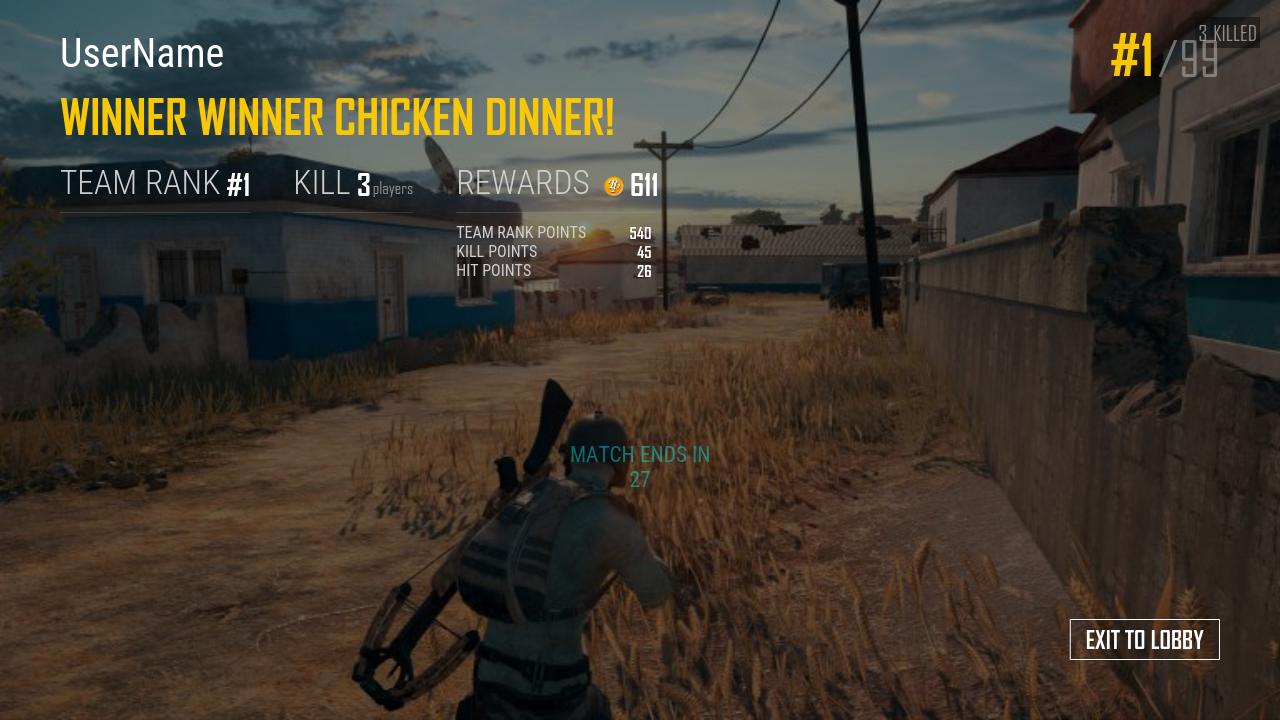Click the KILL POINTS 45 entry
This screenshot has width=1280, height=720.
click(553, 251)
